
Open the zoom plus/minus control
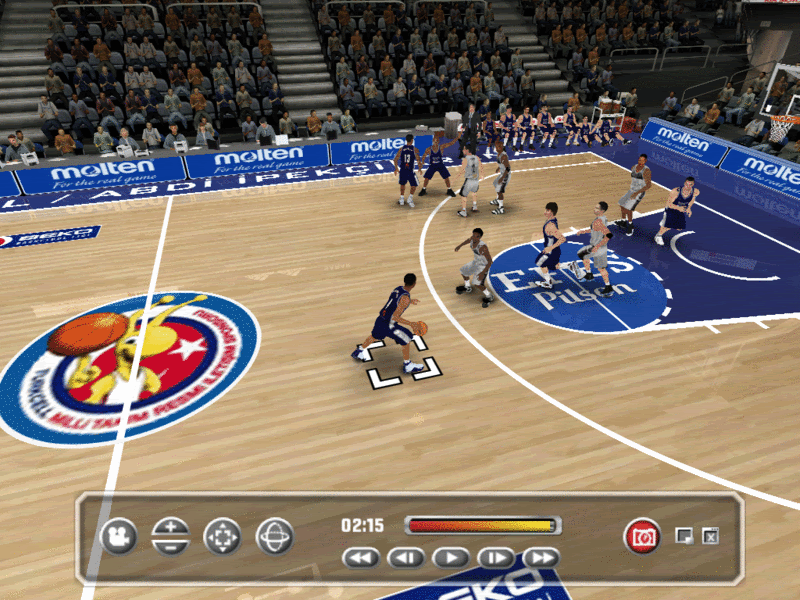(170, 537)
